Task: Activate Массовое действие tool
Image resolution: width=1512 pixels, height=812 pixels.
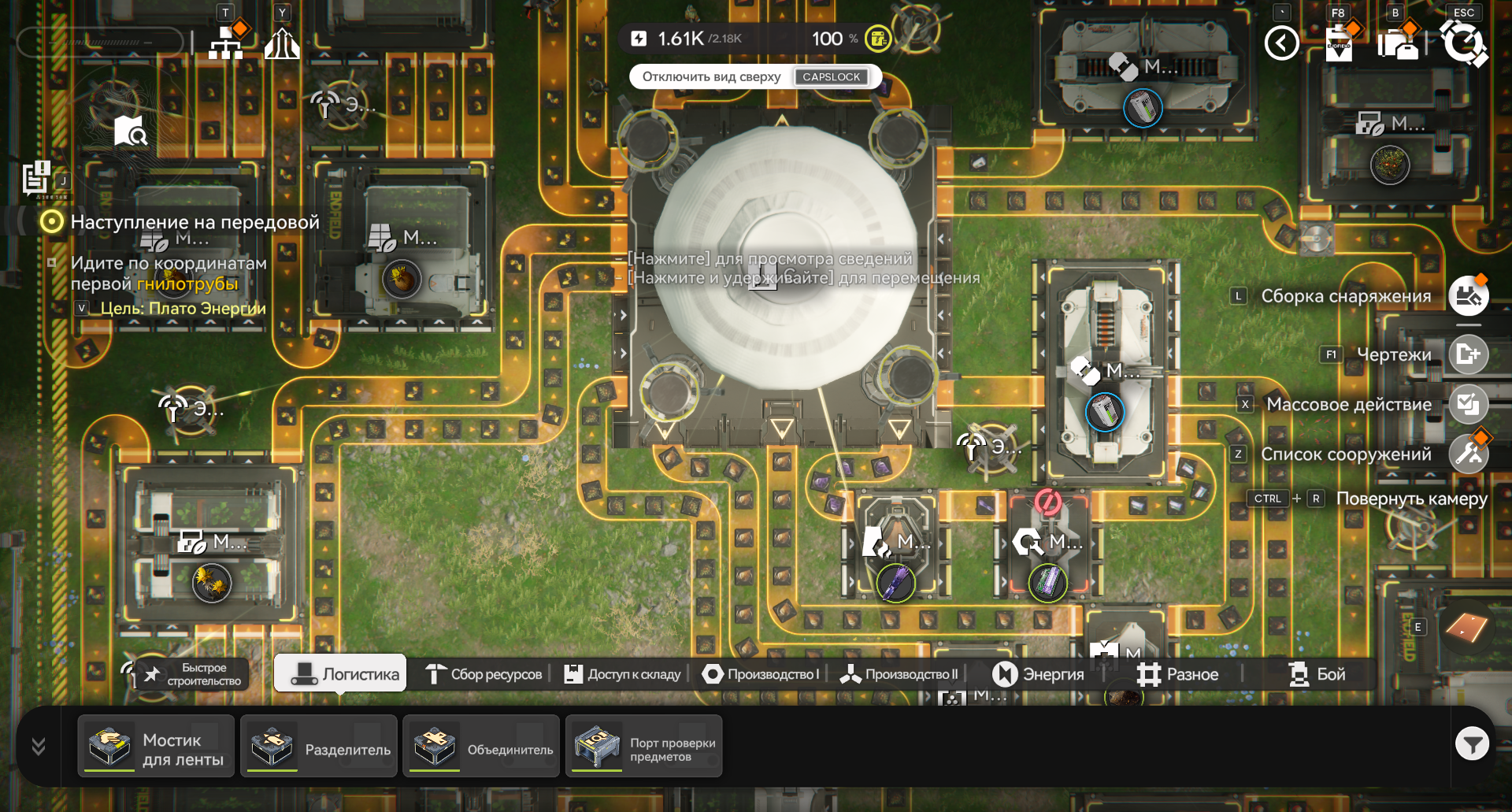Action: point(1468,404)
